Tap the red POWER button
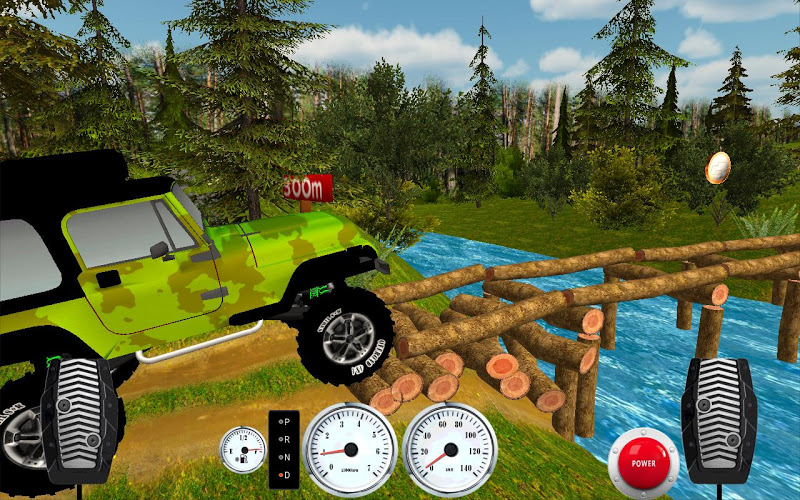Viewport: 800px width, 500px height. 642,463
